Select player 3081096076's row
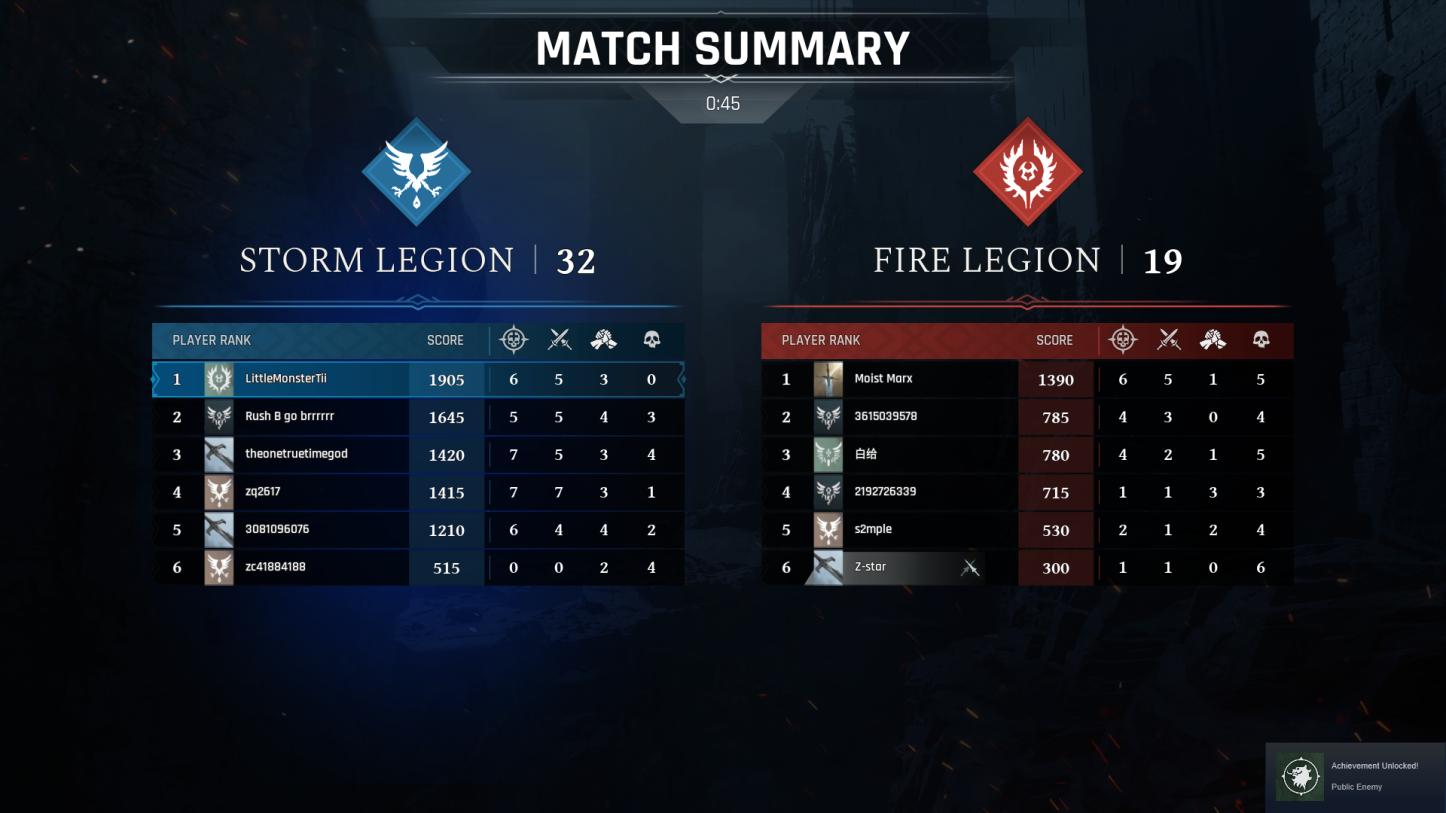Image resolution: width=1446 pixels, height=813 pixels. 418,530
